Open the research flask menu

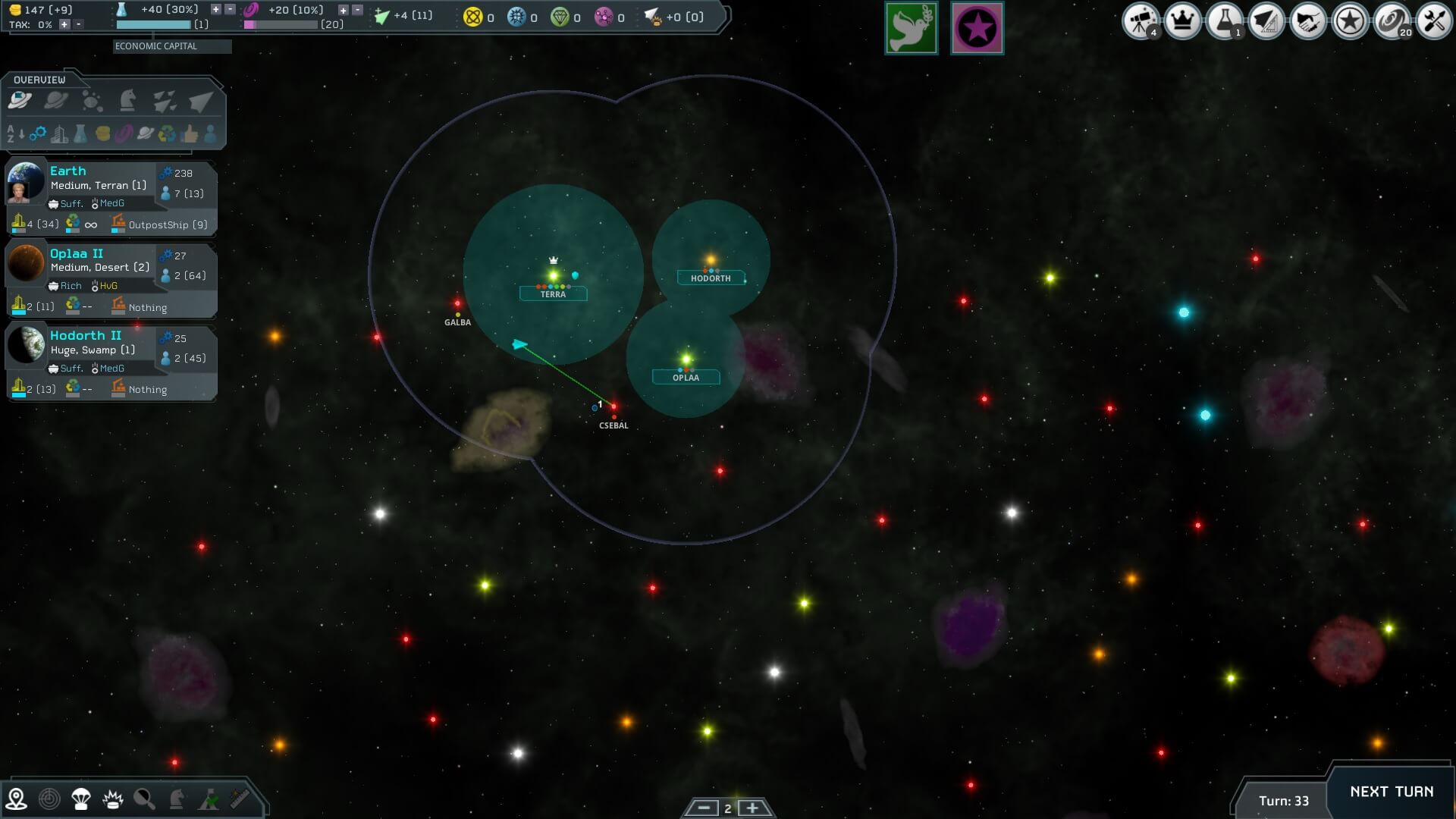pyautogui.click(x=1224, y=20)
